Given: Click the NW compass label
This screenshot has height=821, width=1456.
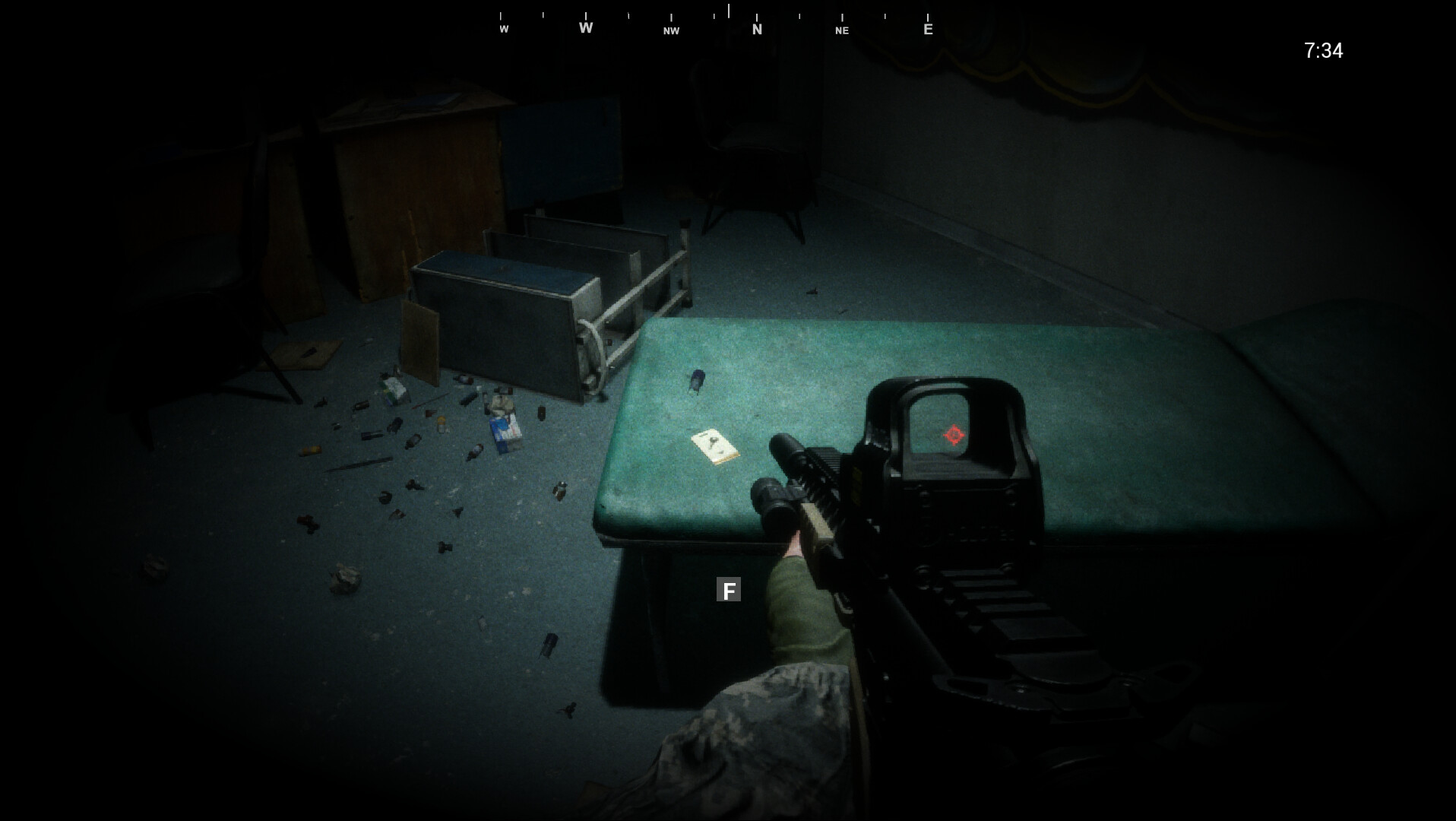Looking at the screenshot, I should (x=670, y=31).
